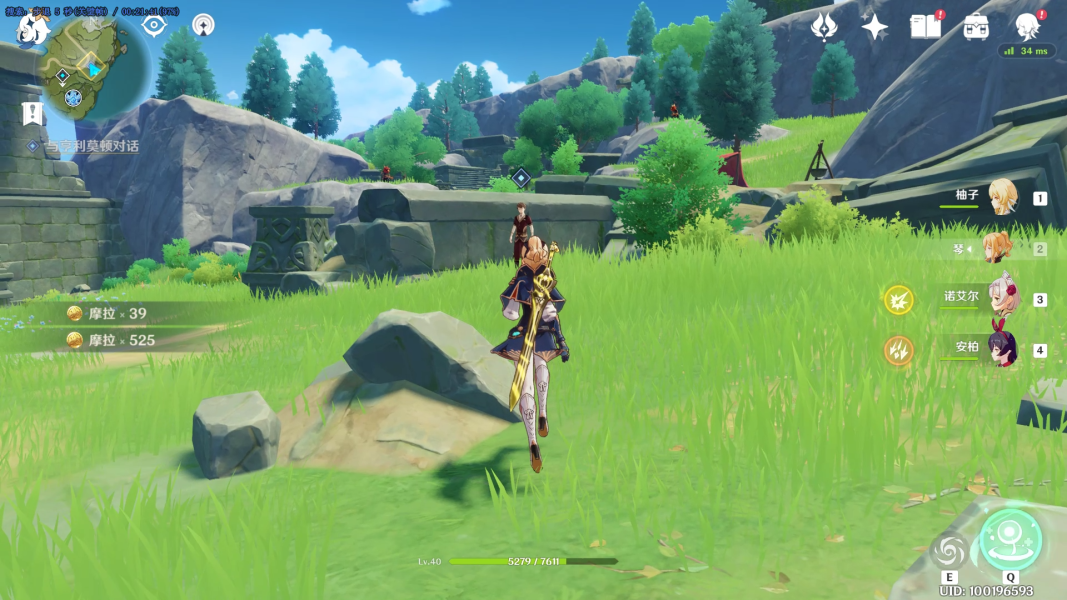
Task: Open the map from the circular minimap
Action: click(90, 68)
